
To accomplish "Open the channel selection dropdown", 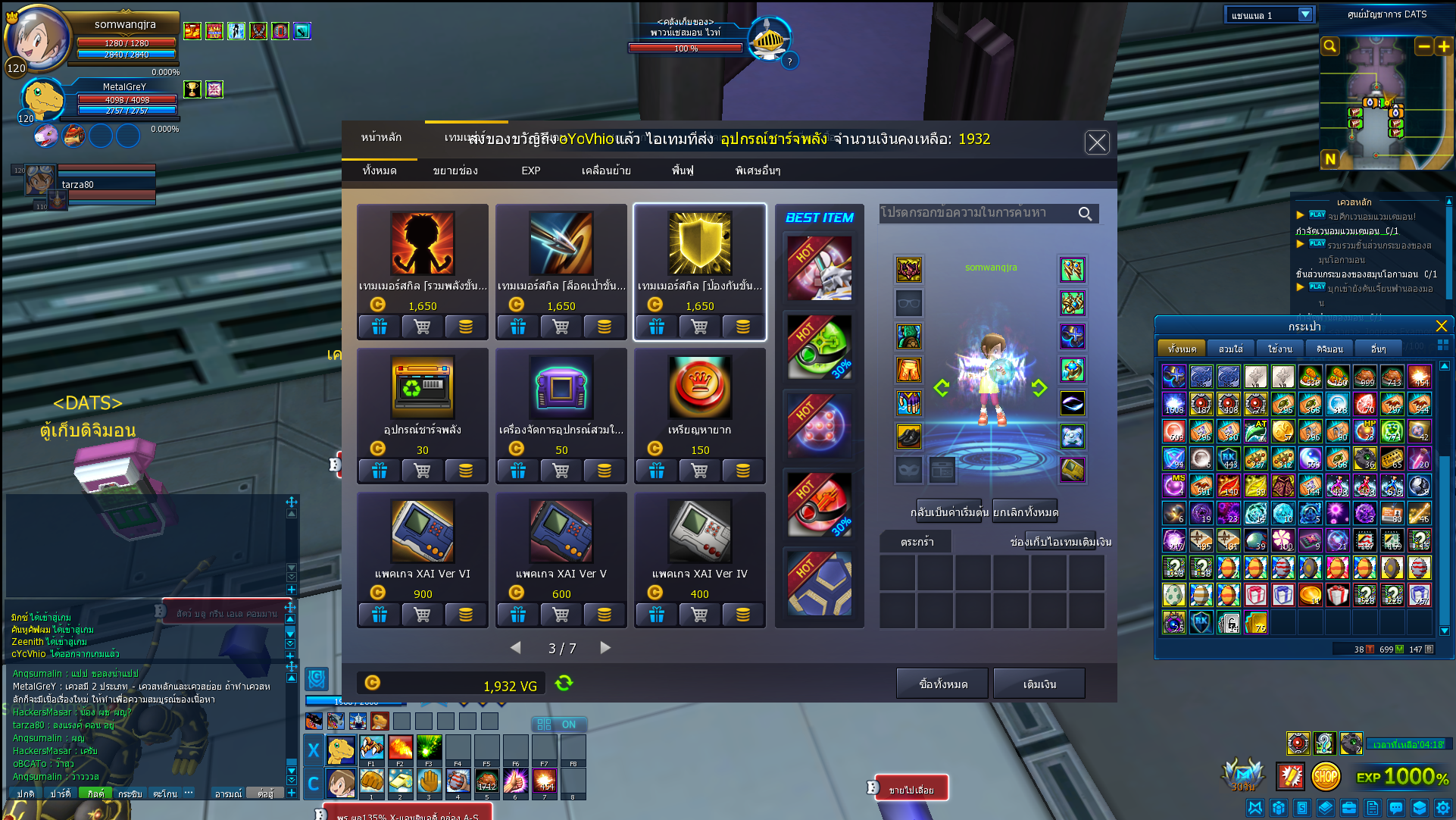I will tap(1304, 15).
